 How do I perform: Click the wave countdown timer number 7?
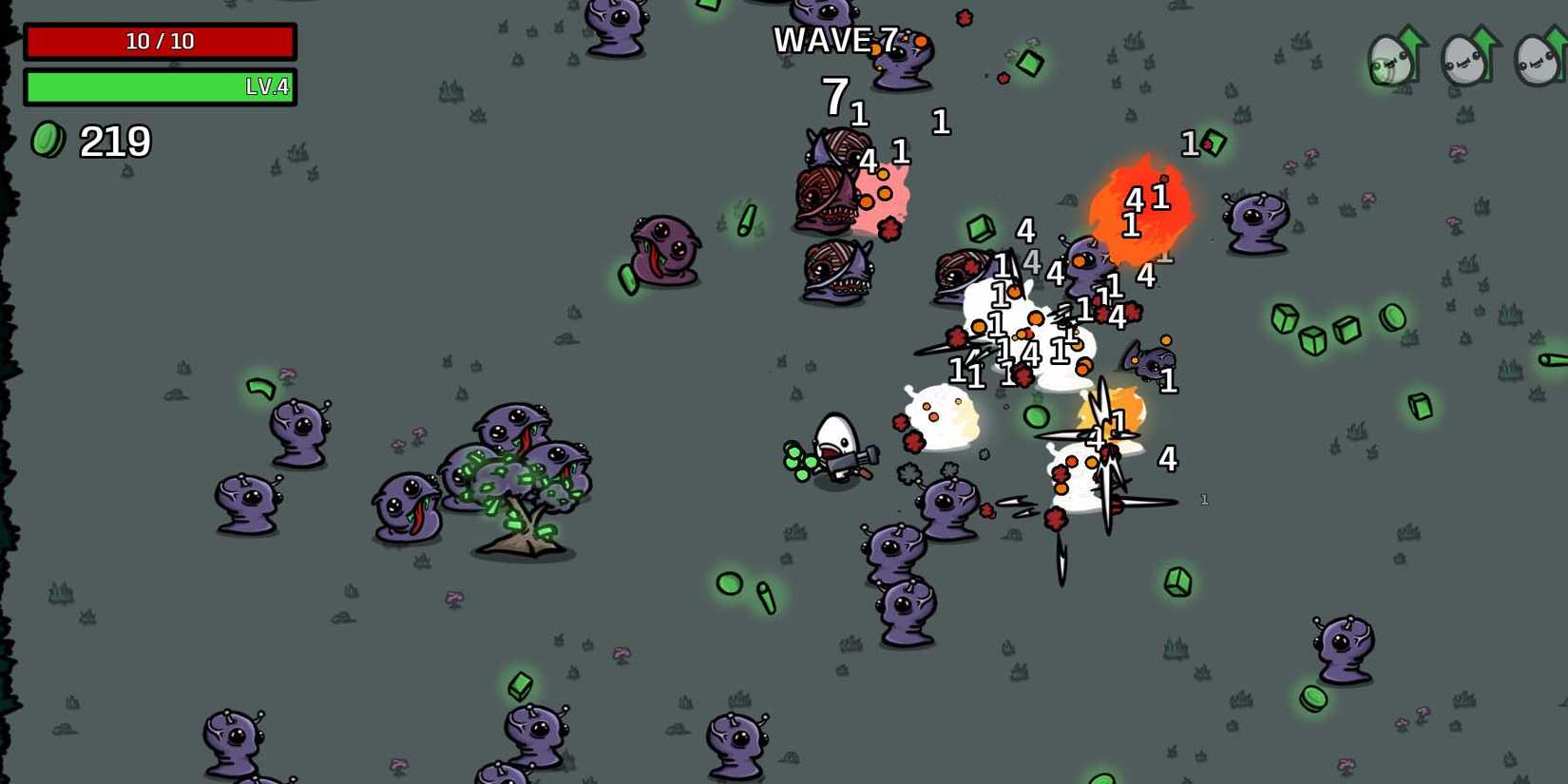point(834,95)
